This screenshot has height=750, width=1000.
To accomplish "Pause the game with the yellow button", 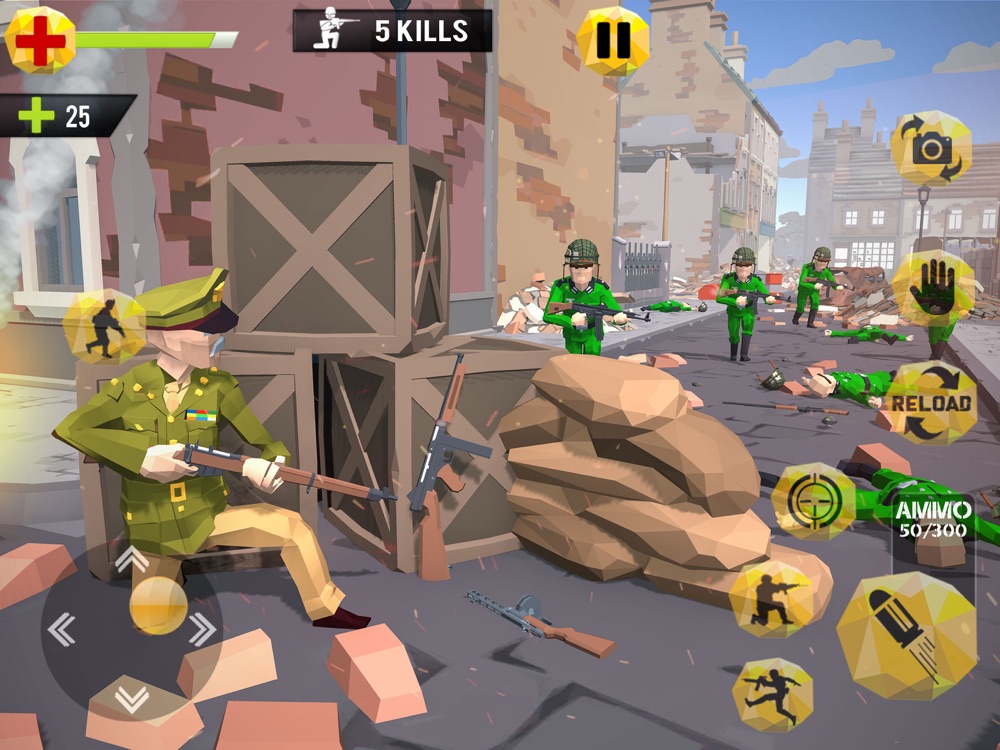I will [x=612, y=41].
